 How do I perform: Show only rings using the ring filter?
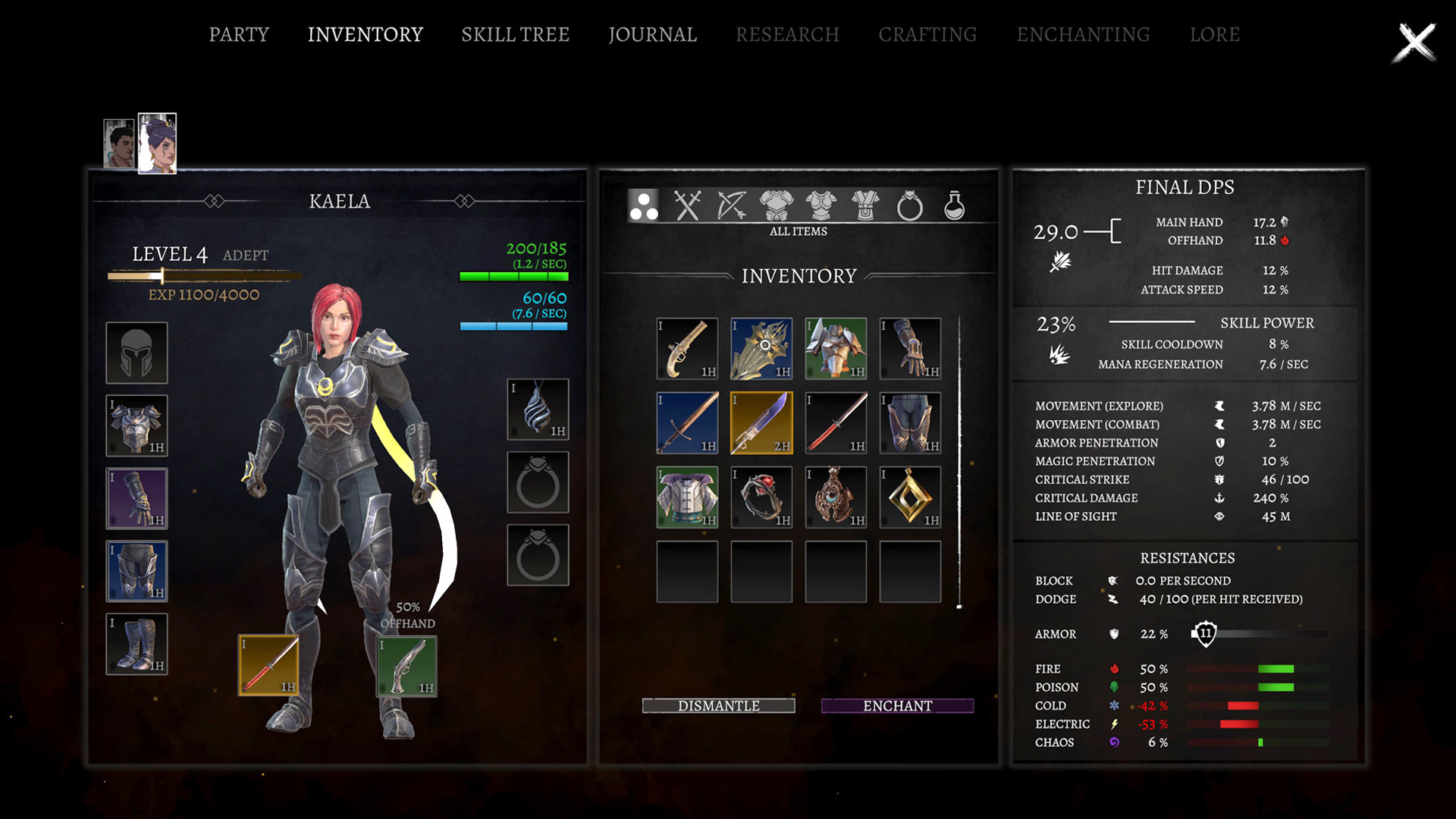(909, 206)
